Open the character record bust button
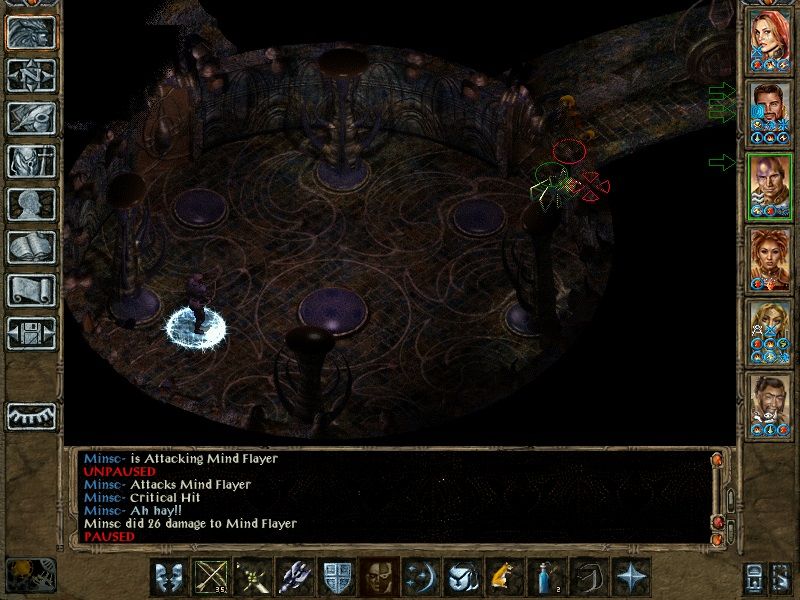Image resolution: width=800 pixels, height=600 pixels. pyautogui.click(x=31, y=204)
